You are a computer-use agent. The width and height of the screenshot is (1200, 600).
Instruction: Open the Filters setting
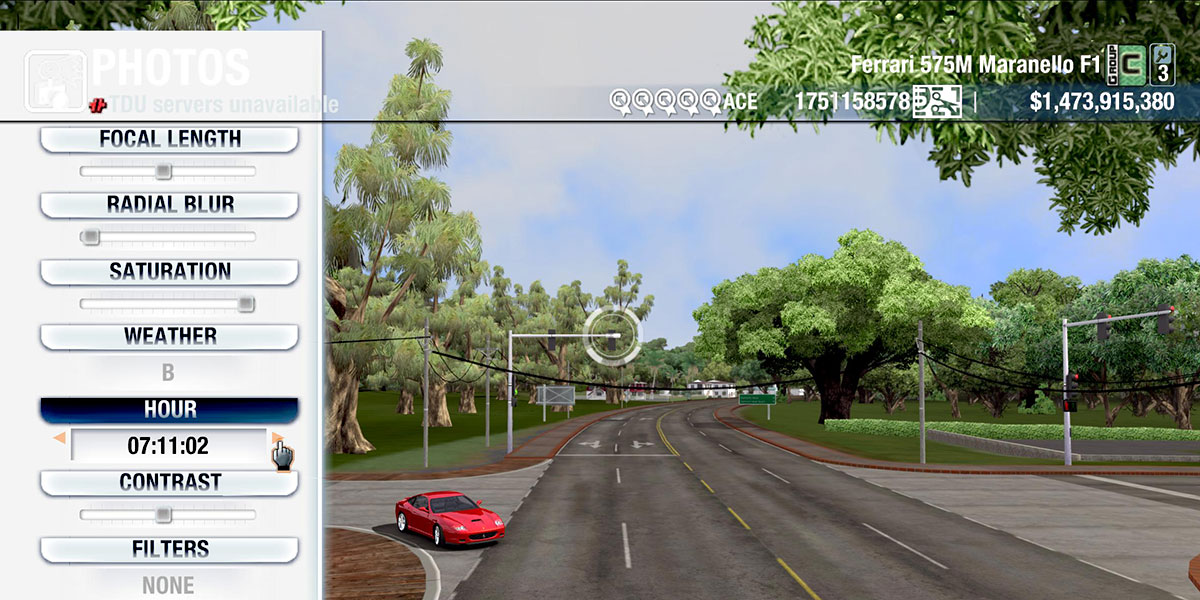169,549
